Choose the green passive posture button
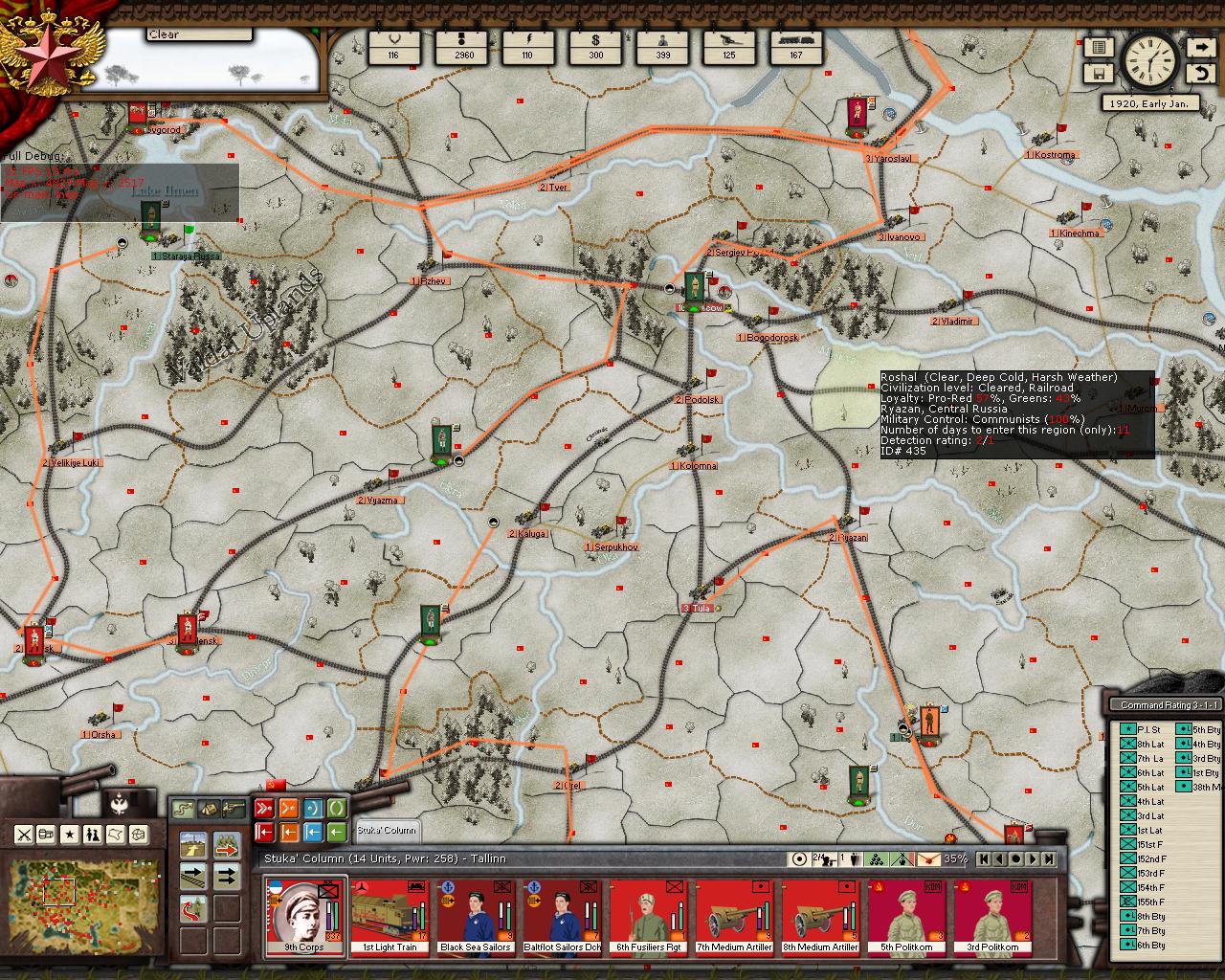The image size is (1225, 980). [x=336, y=808]
